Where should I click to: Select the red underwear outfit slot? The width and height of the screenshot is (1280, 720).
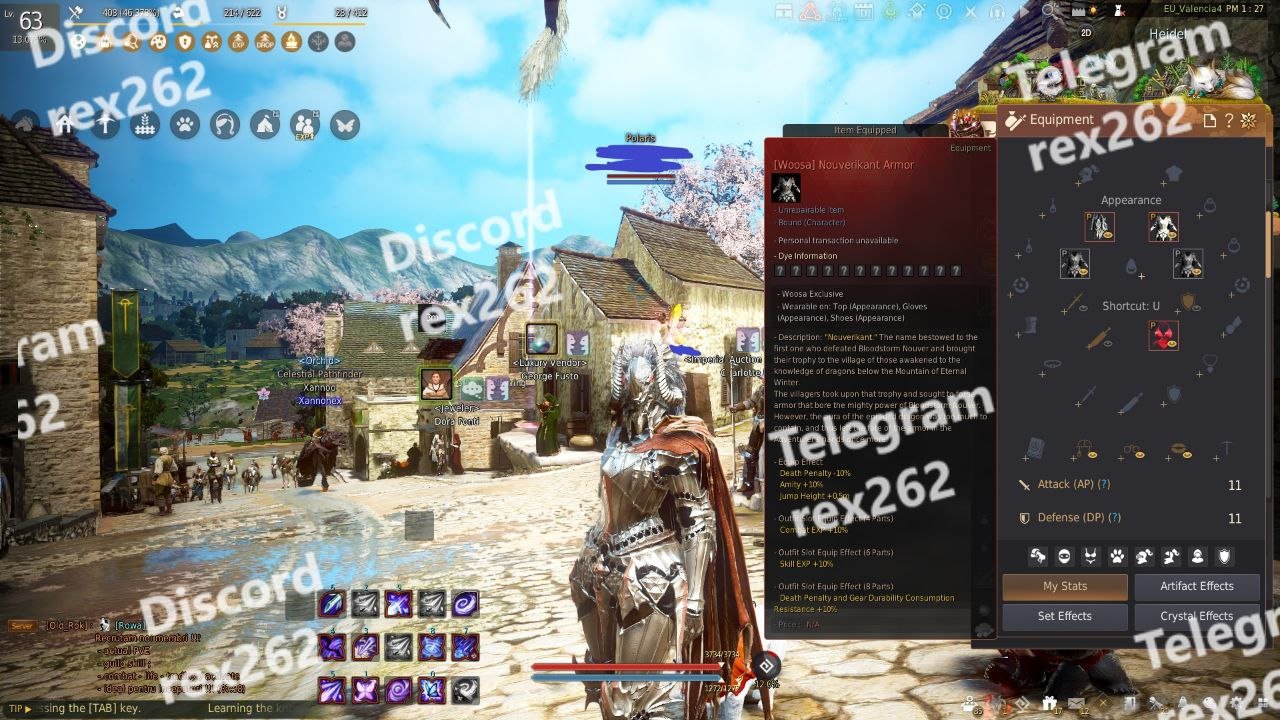click(1163, 335)
